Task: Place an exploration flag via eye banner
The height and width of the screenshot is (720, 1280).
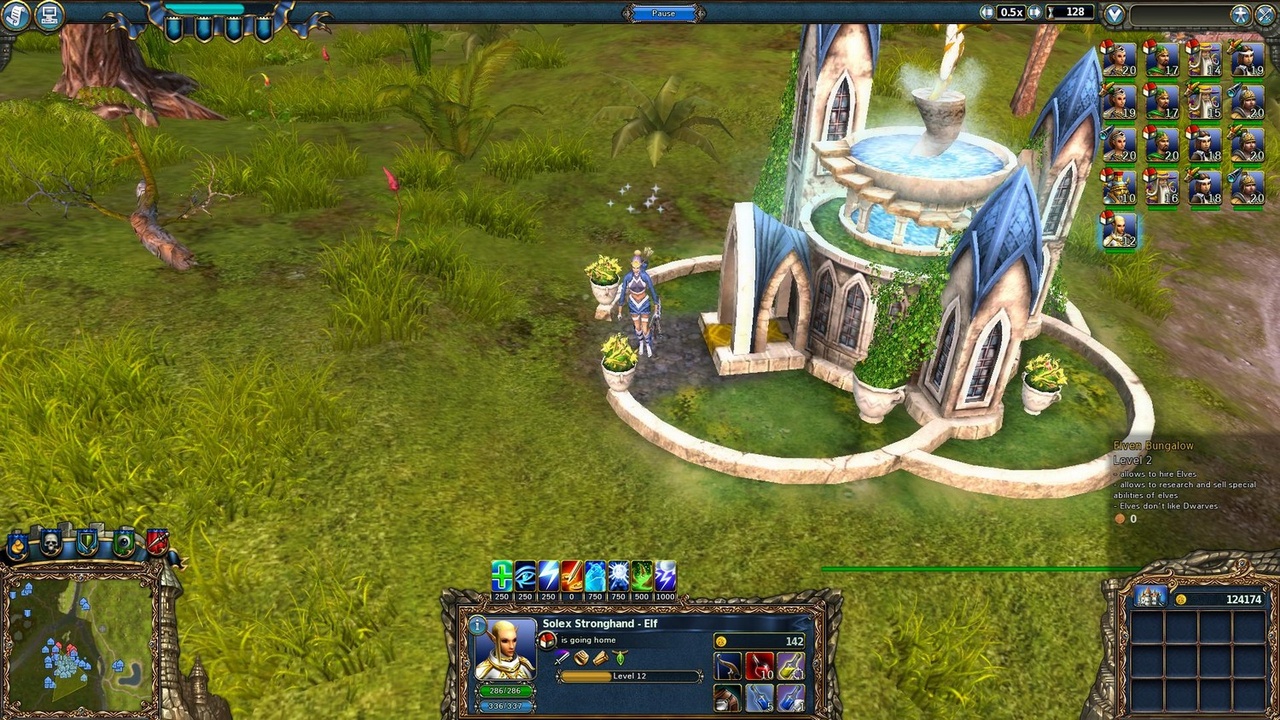Action: (x=124, y=541)
